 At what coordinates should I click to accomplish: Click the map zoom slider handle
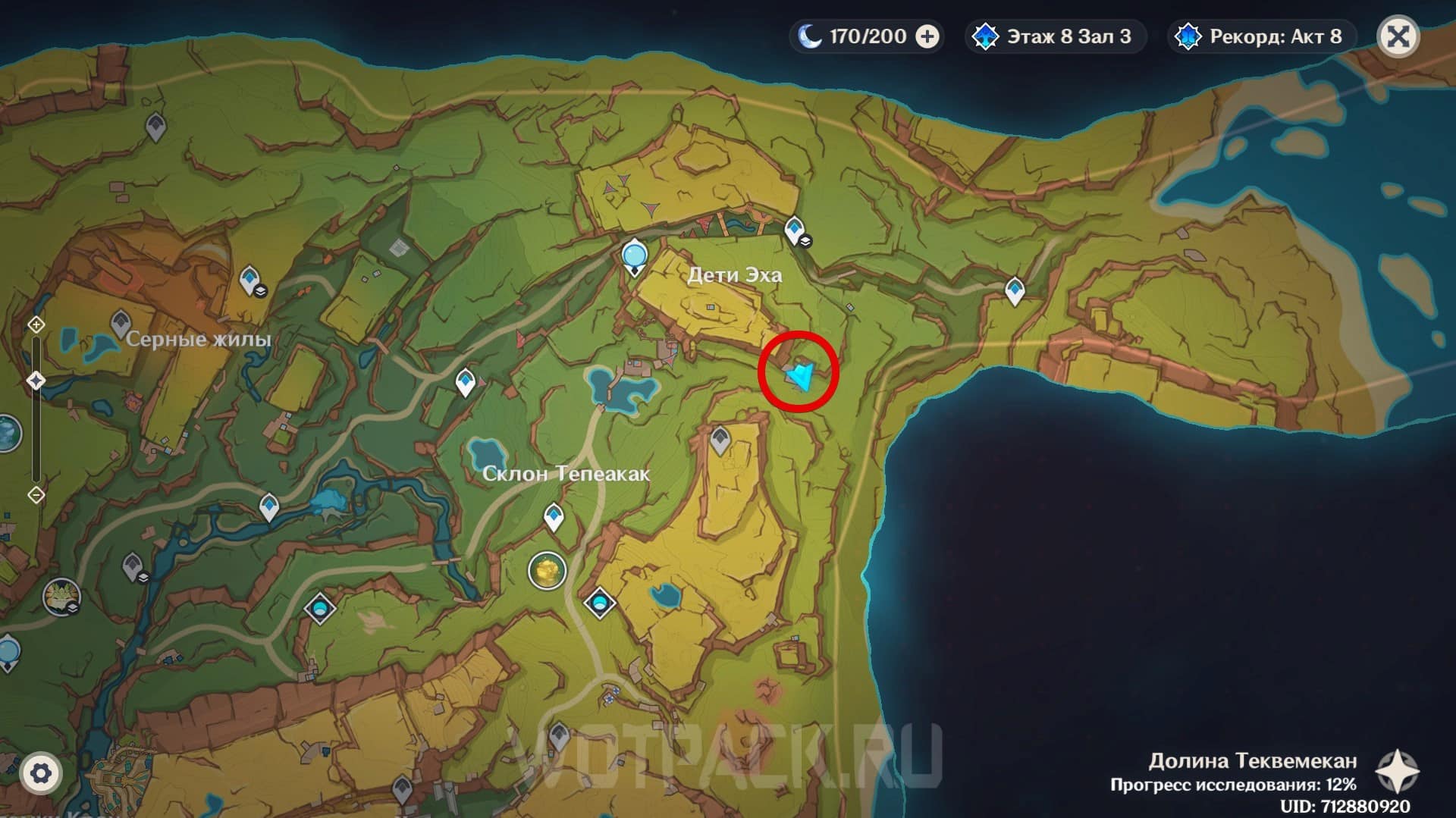tap(36, 380)
